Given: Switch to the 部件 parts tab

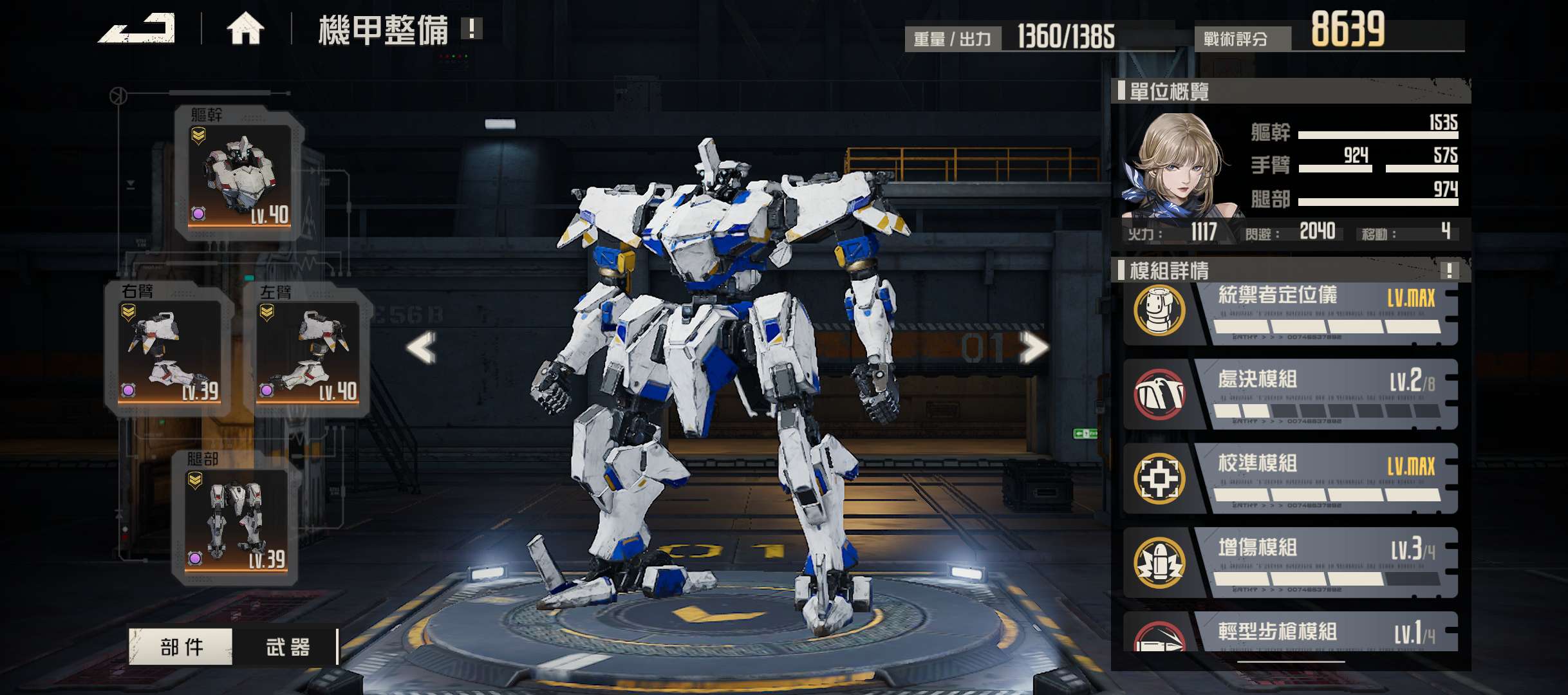Looking at the screenshot, I should pos(181,646).
